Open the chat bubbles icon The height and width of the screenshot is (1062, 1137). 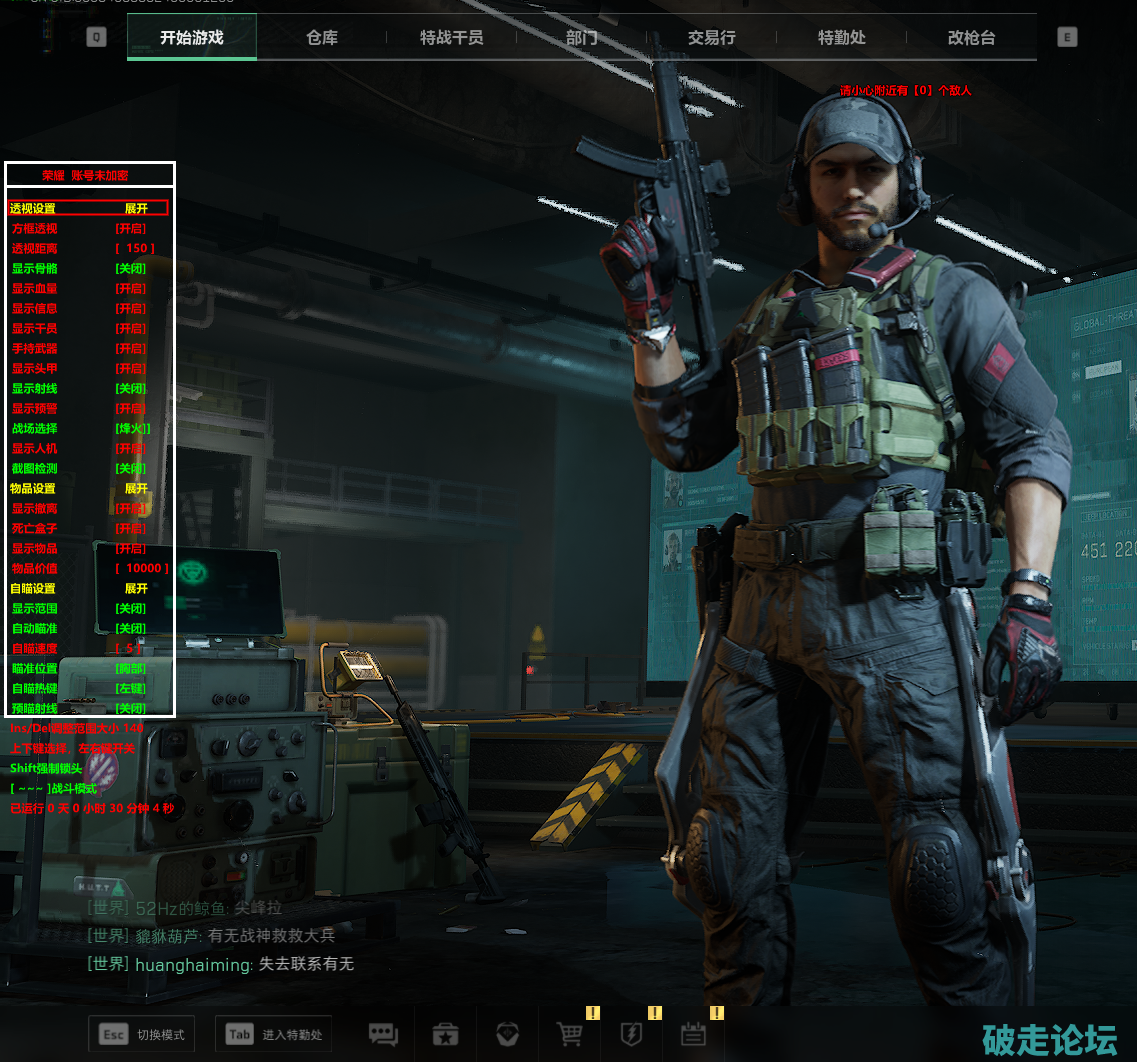coord(383,1034)
